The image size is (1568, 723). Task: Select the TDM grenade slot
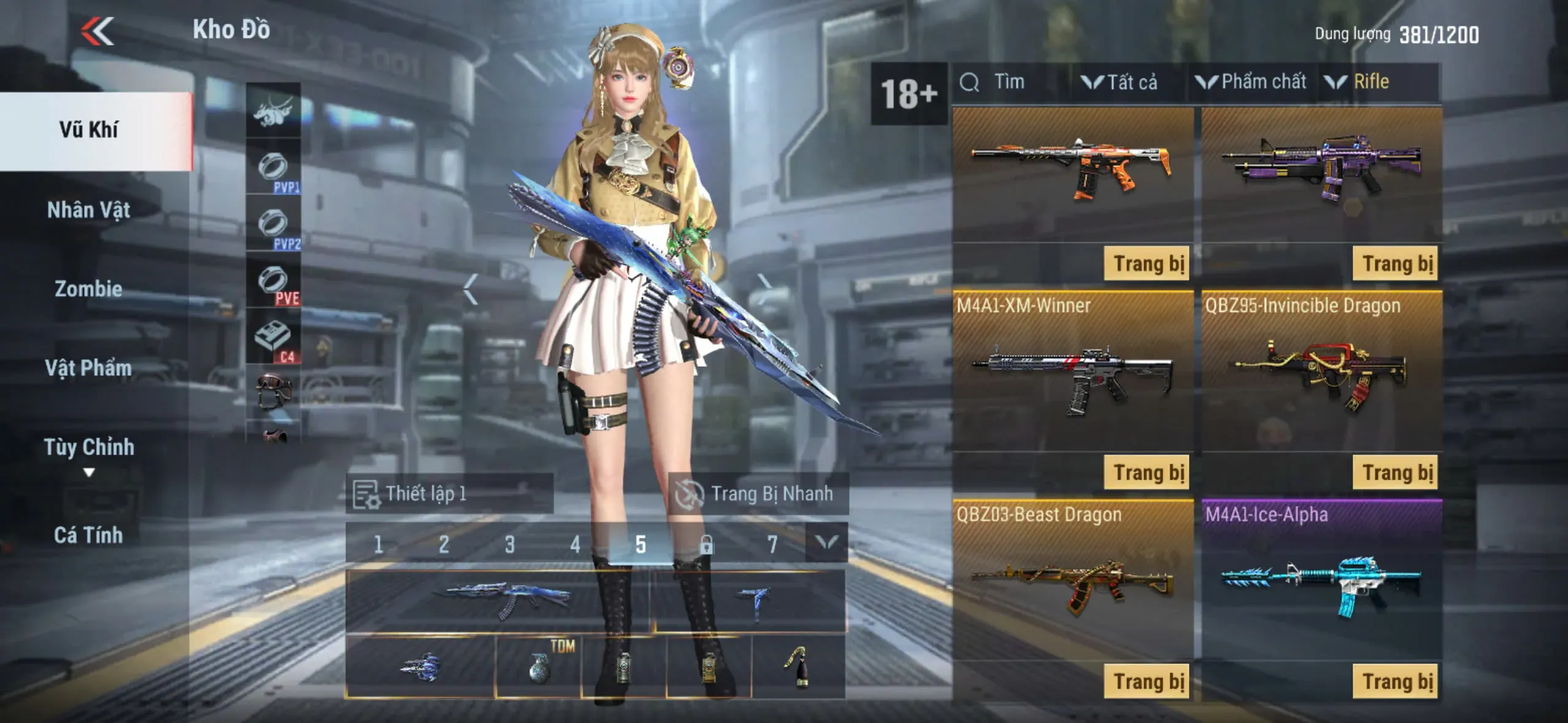[538, 666]
